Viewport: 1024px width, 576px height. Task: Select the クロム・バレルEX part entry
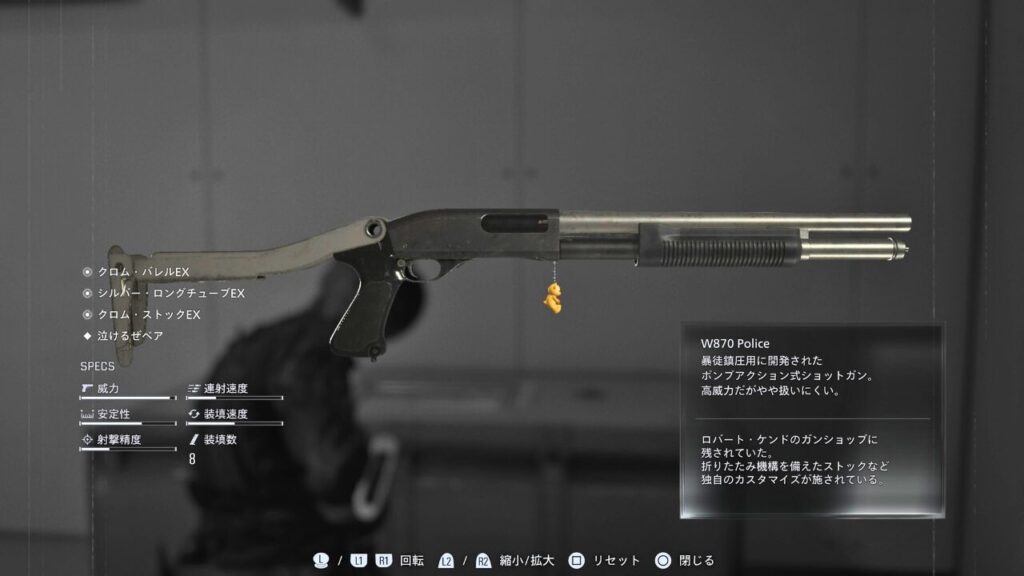tap(142, 272)
